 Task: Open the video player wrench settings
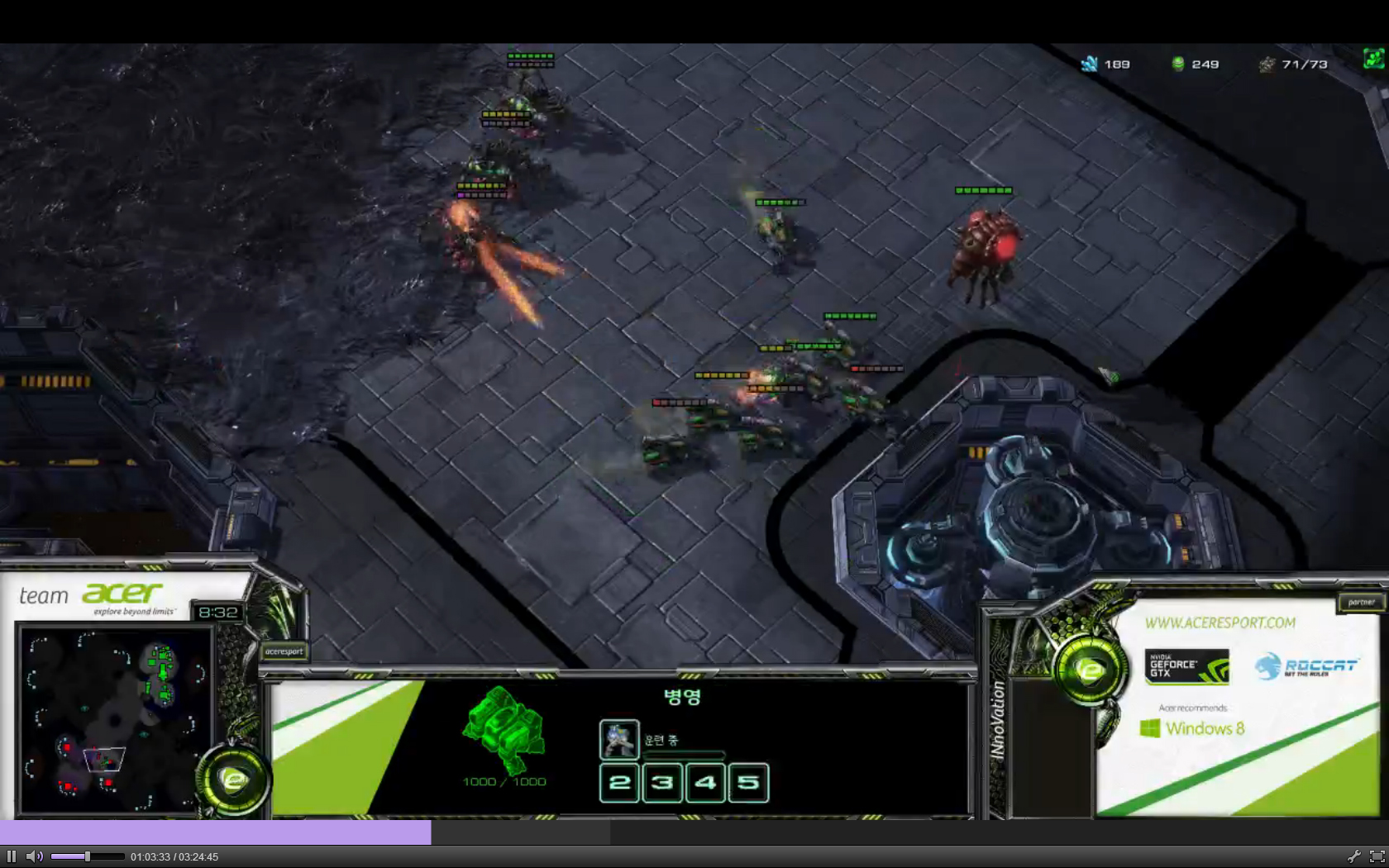pyautogui.click(x=1353, y=856)
